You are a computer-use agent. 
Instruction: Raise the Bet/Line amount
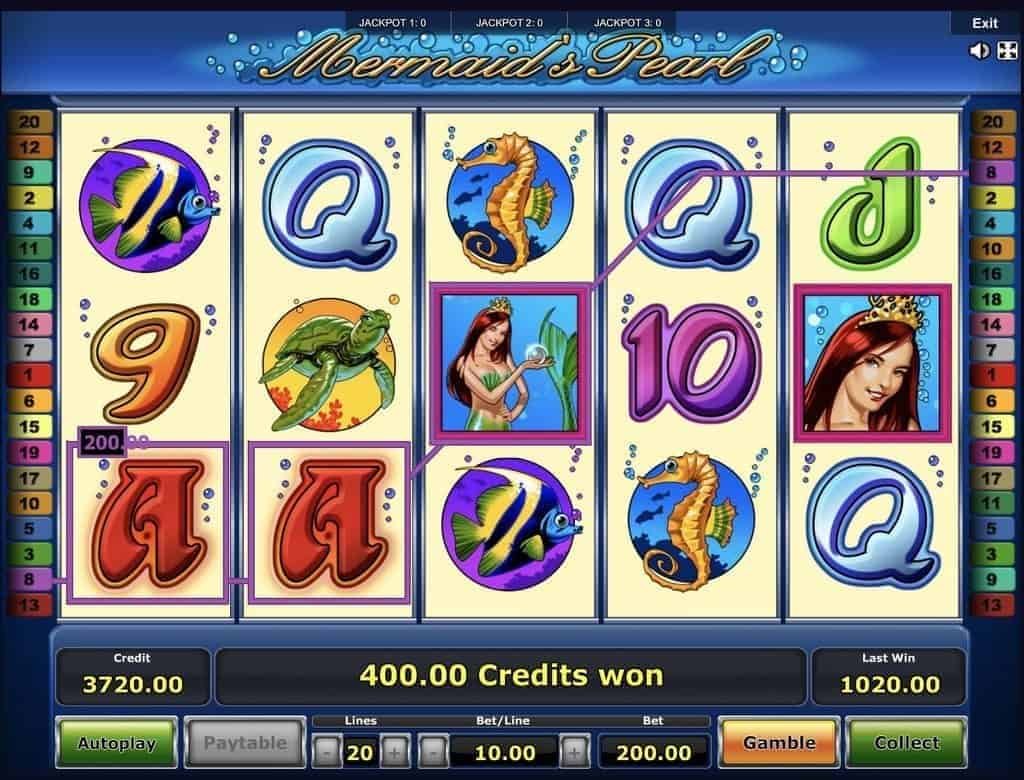pyautogui.click(x=575, y=751)
